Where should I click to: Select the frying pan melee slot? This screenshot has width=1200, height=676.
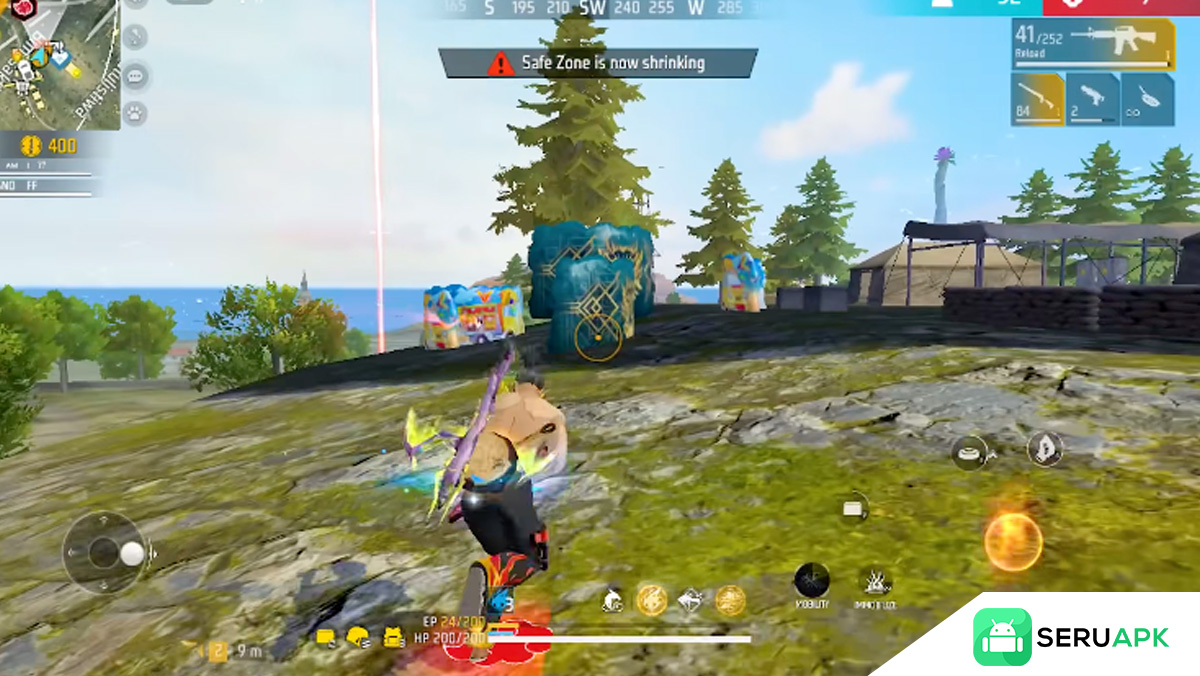coord(1147,99)
